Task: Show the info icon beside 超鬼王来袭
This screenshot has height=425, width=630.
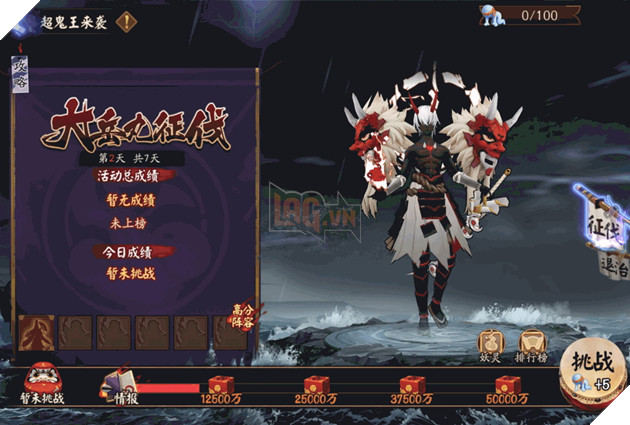Action: [x=127, y=20]
